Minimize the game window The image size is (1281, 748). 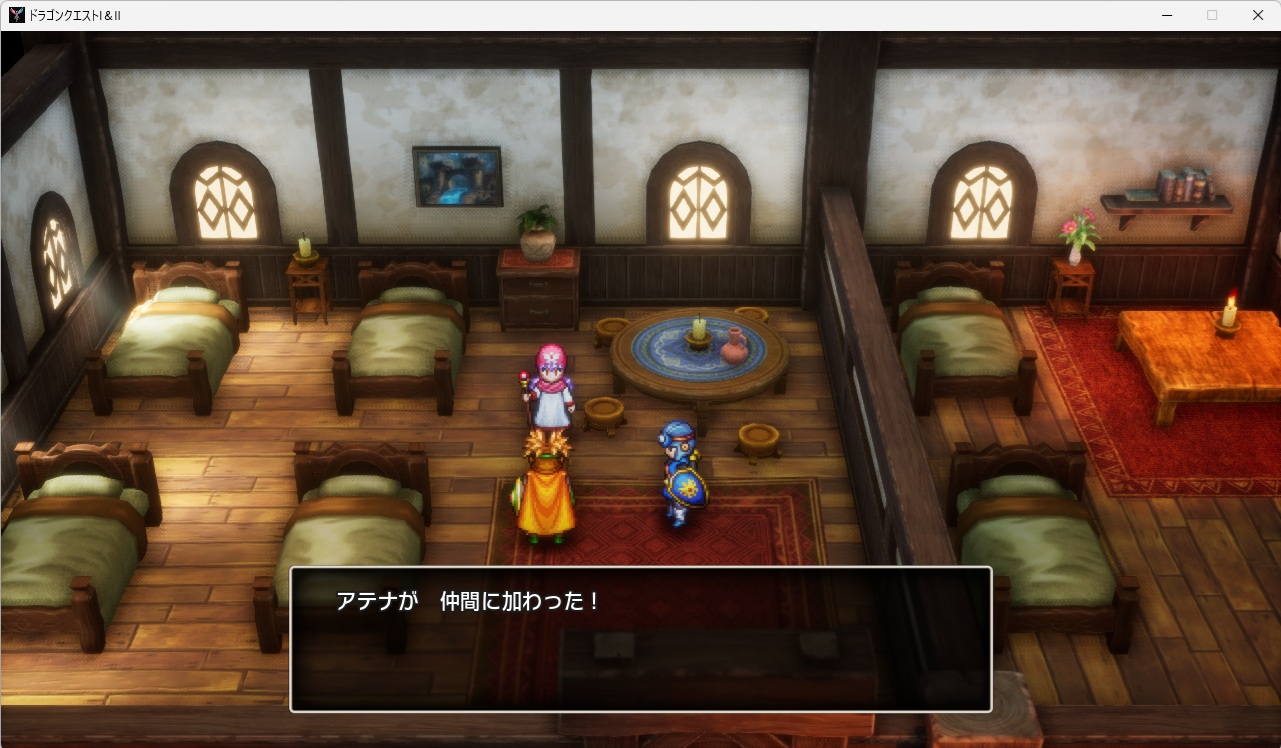(x=1166, y=15)
